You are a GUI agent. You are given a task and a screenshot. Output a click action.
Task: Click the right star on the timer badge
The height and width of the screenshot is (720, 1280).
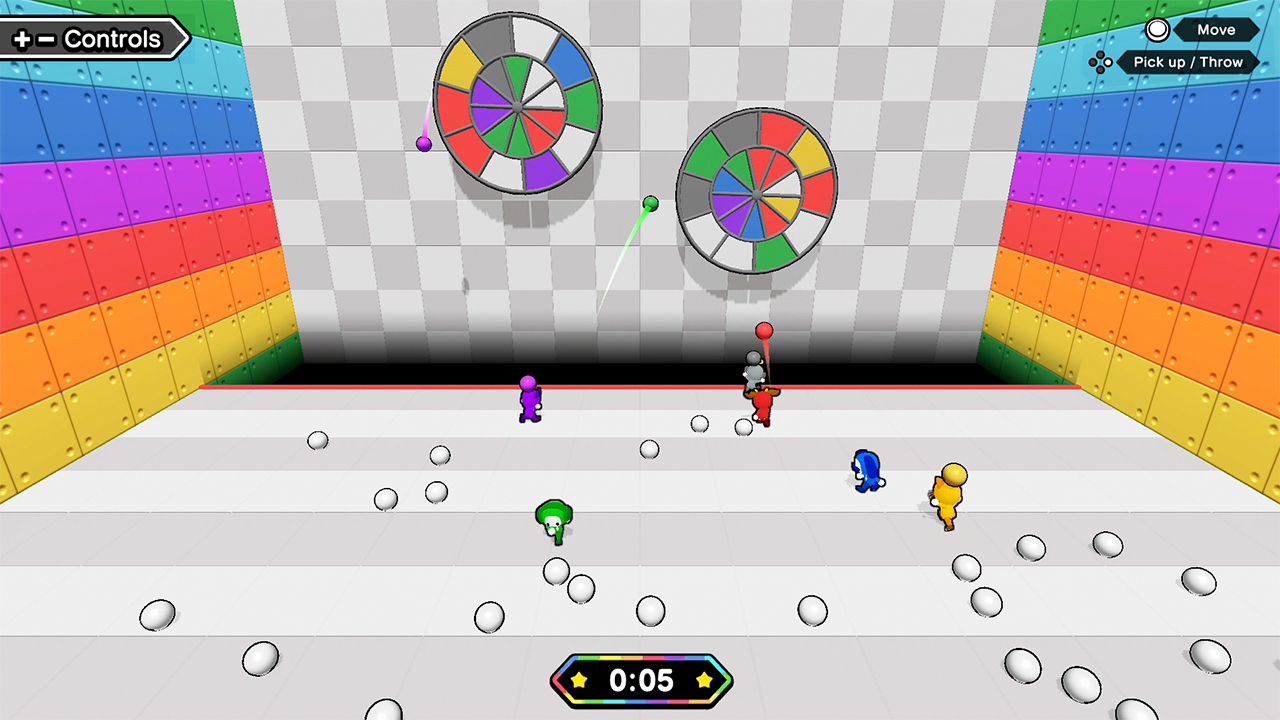point(706,681)
